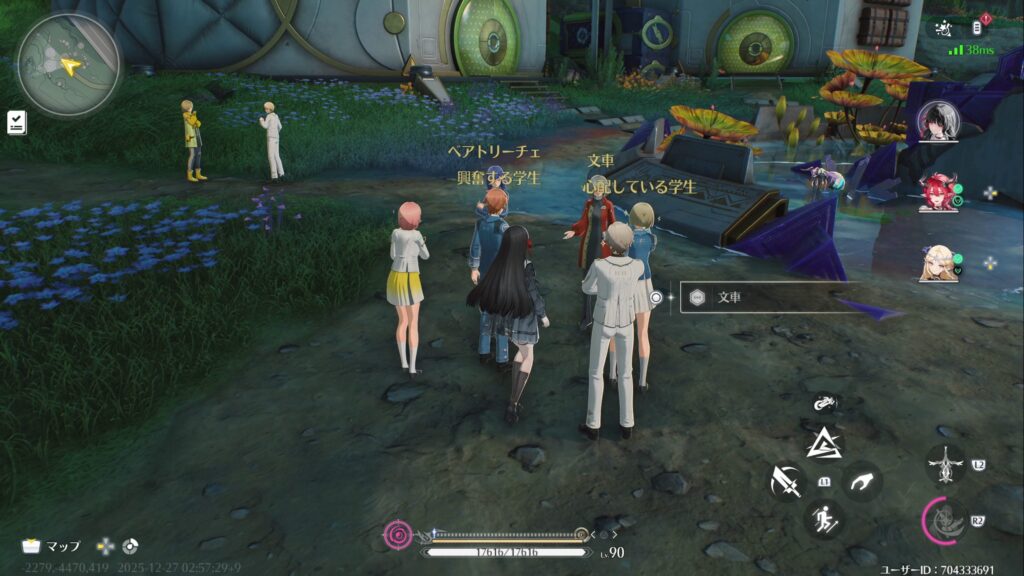Trigger the winged sword skill
The height and width of the screenshot is (576, 1024).
click(x=944, y=464)
